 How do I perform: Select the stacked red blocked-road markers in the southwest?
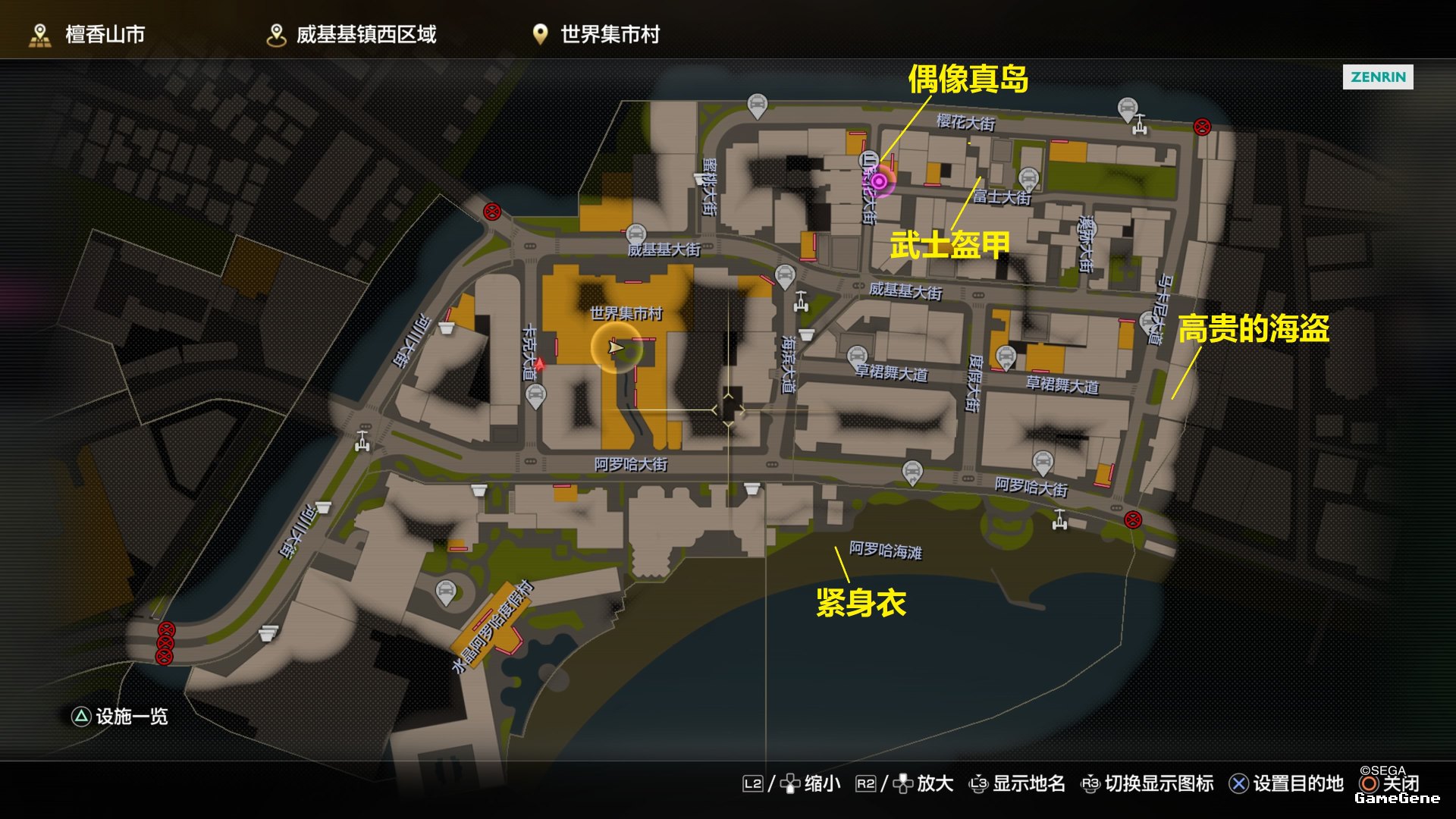(165, 643)
